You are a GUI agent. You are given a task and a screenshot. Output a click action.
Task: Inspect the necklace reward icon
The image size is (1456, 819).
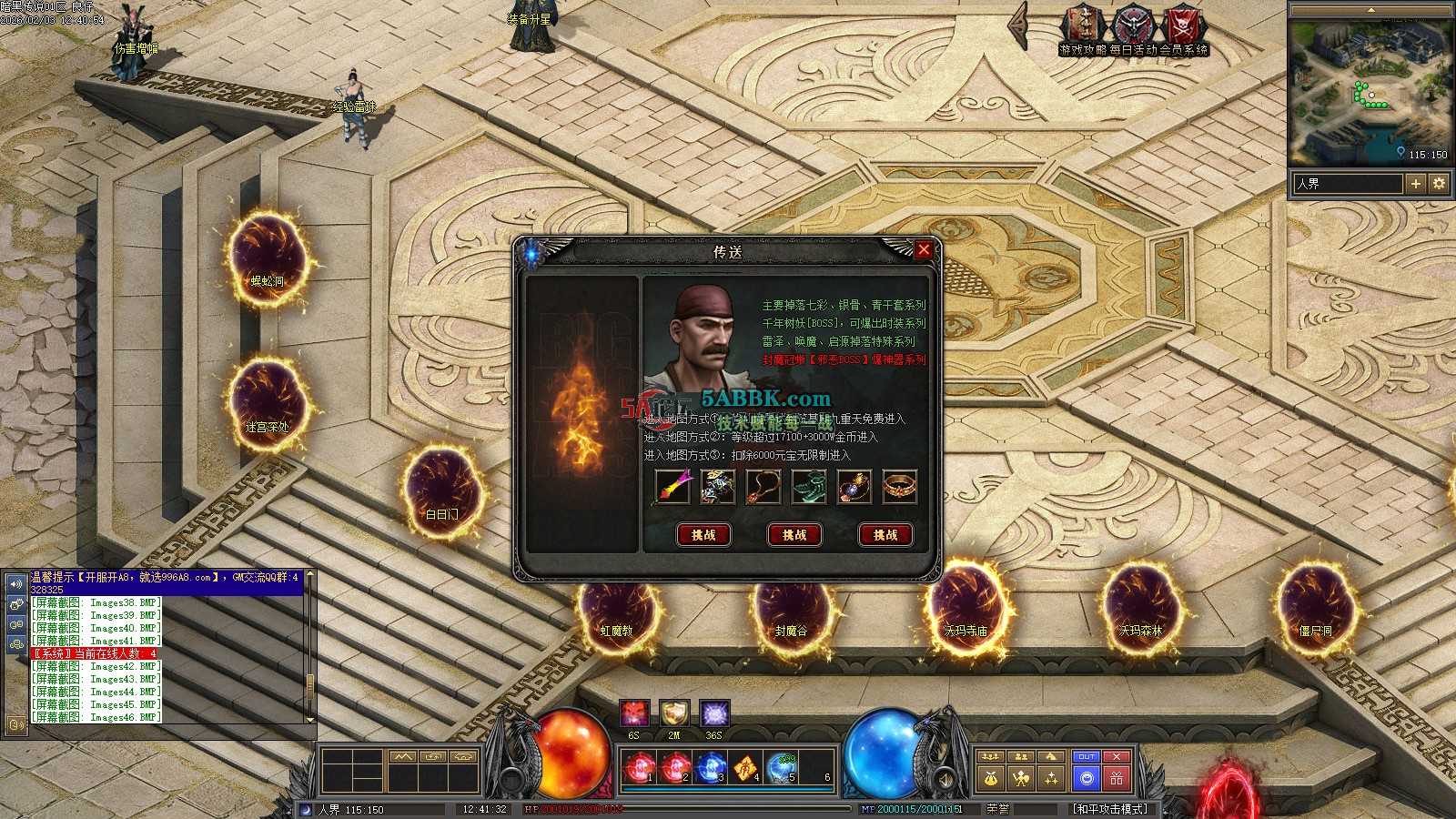click(763, 487)
